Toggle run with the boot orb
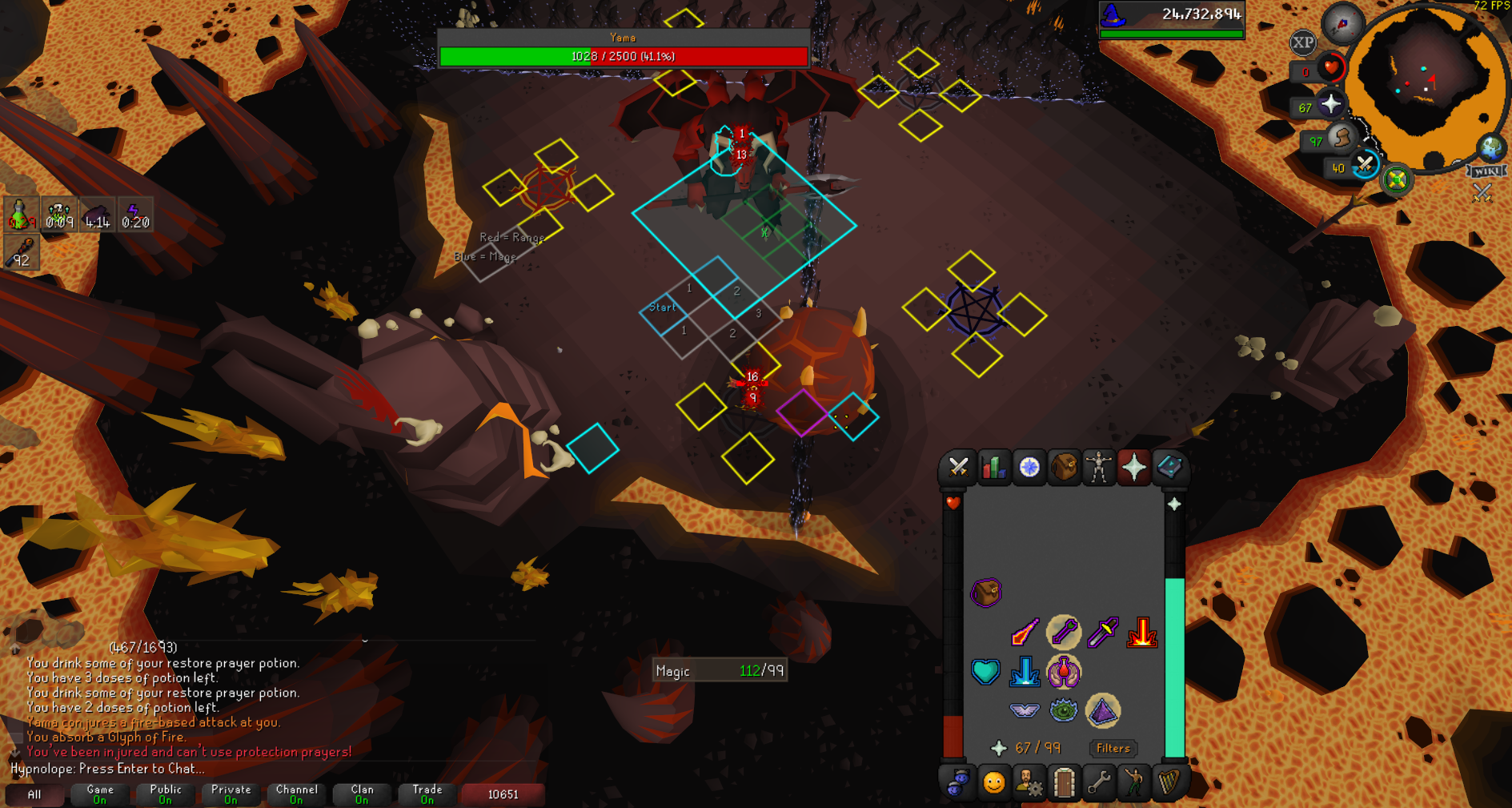This screenshot has height=808, width=1512. pyautogui.click(x=1341, y=139)
